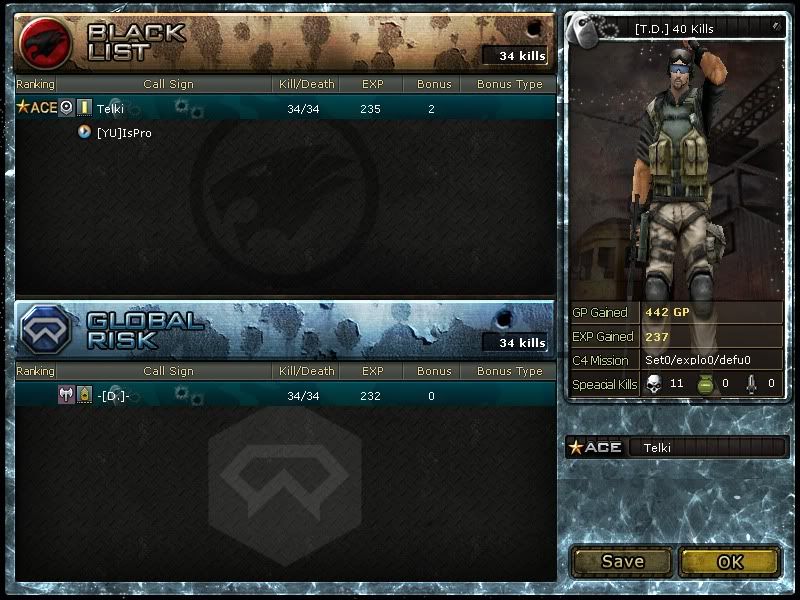Click the Global Risk Bonus Type header
Image resolution: width=800 pixels, height=600 pixels.
click(509, 371)
